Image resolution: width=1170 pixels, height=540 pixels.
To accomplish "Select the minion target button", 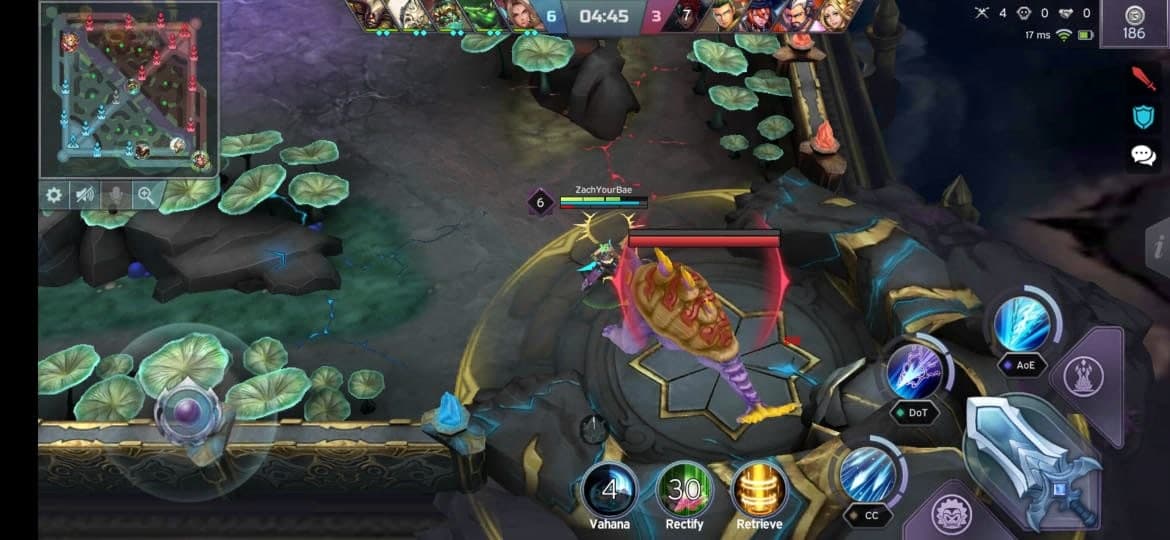I will tap(952, 515).
